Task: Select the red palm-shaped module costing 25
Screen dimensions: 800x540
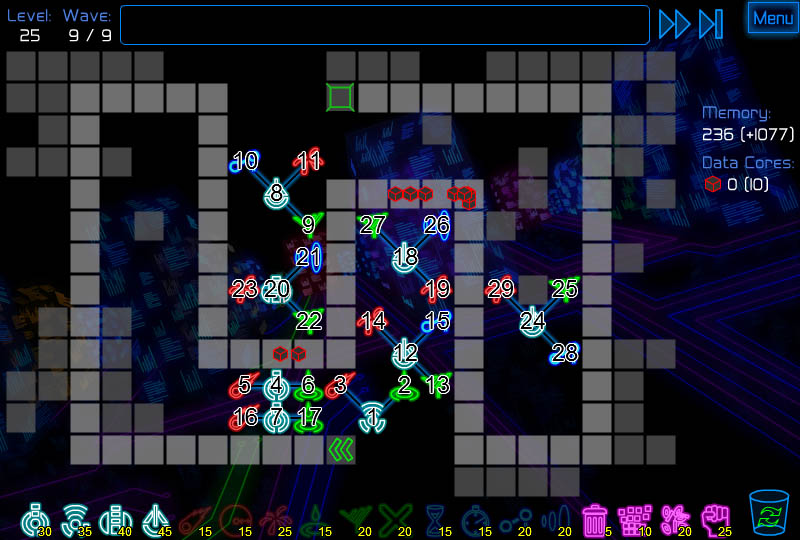Action: coord(273,519)
